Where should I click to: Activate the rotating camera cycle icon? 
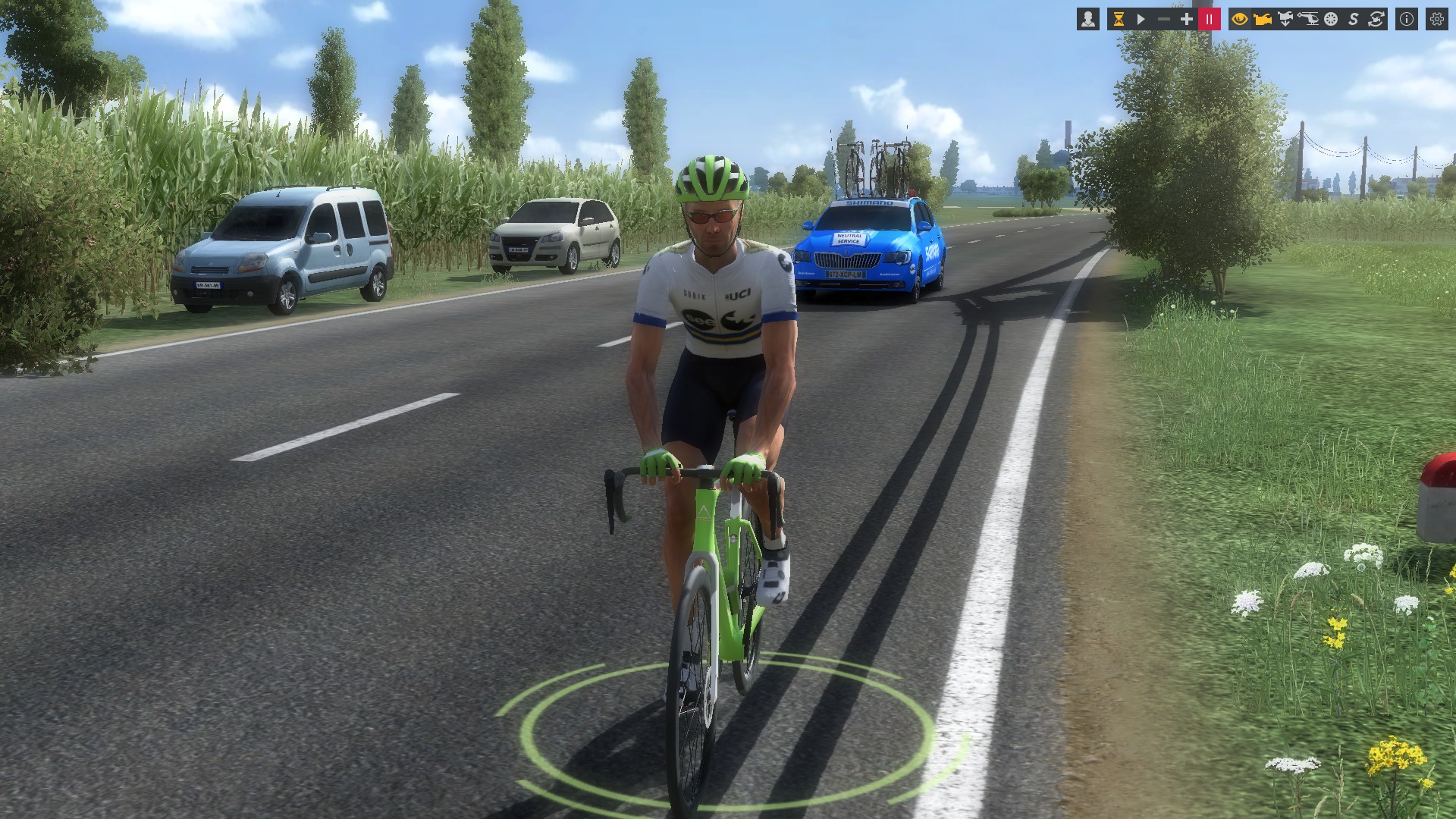pyautogui.click(x=1376, y=20)
